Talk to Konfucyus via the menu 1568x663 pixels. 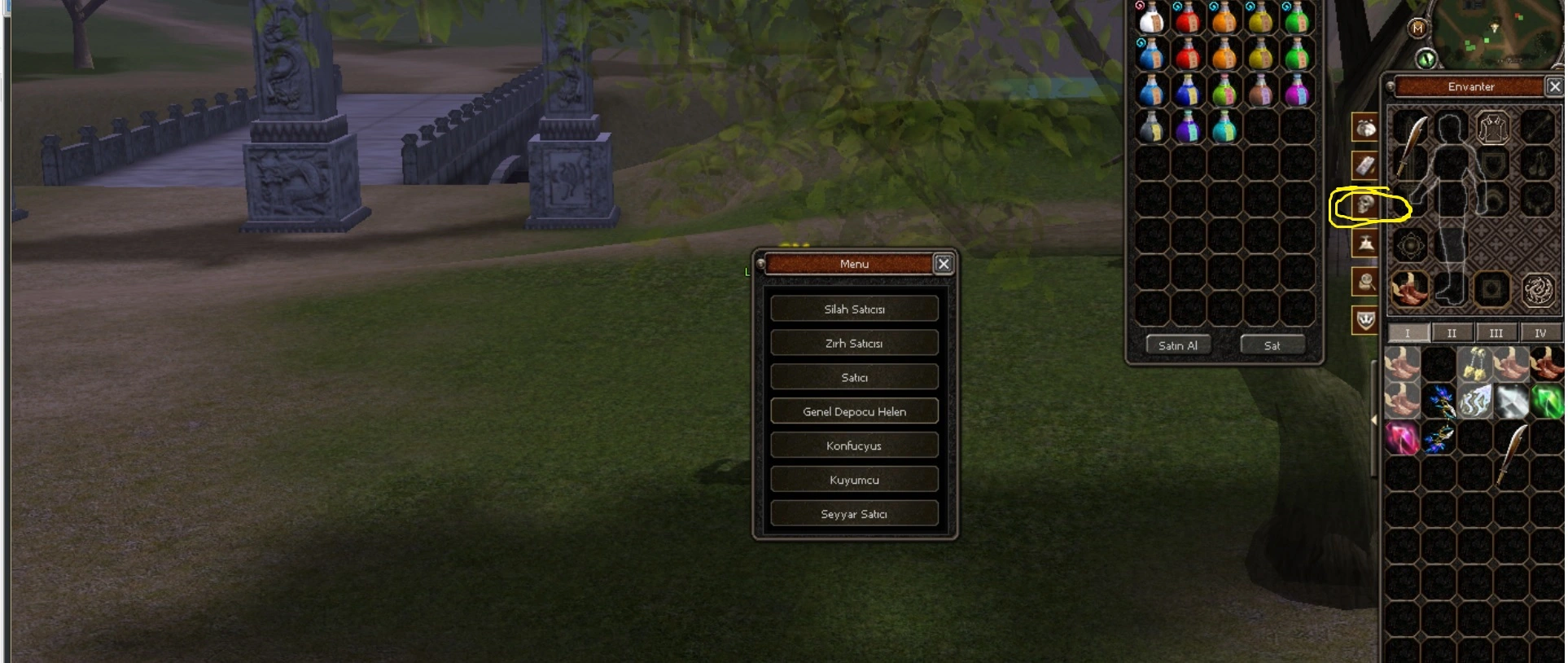pos(854,446)
